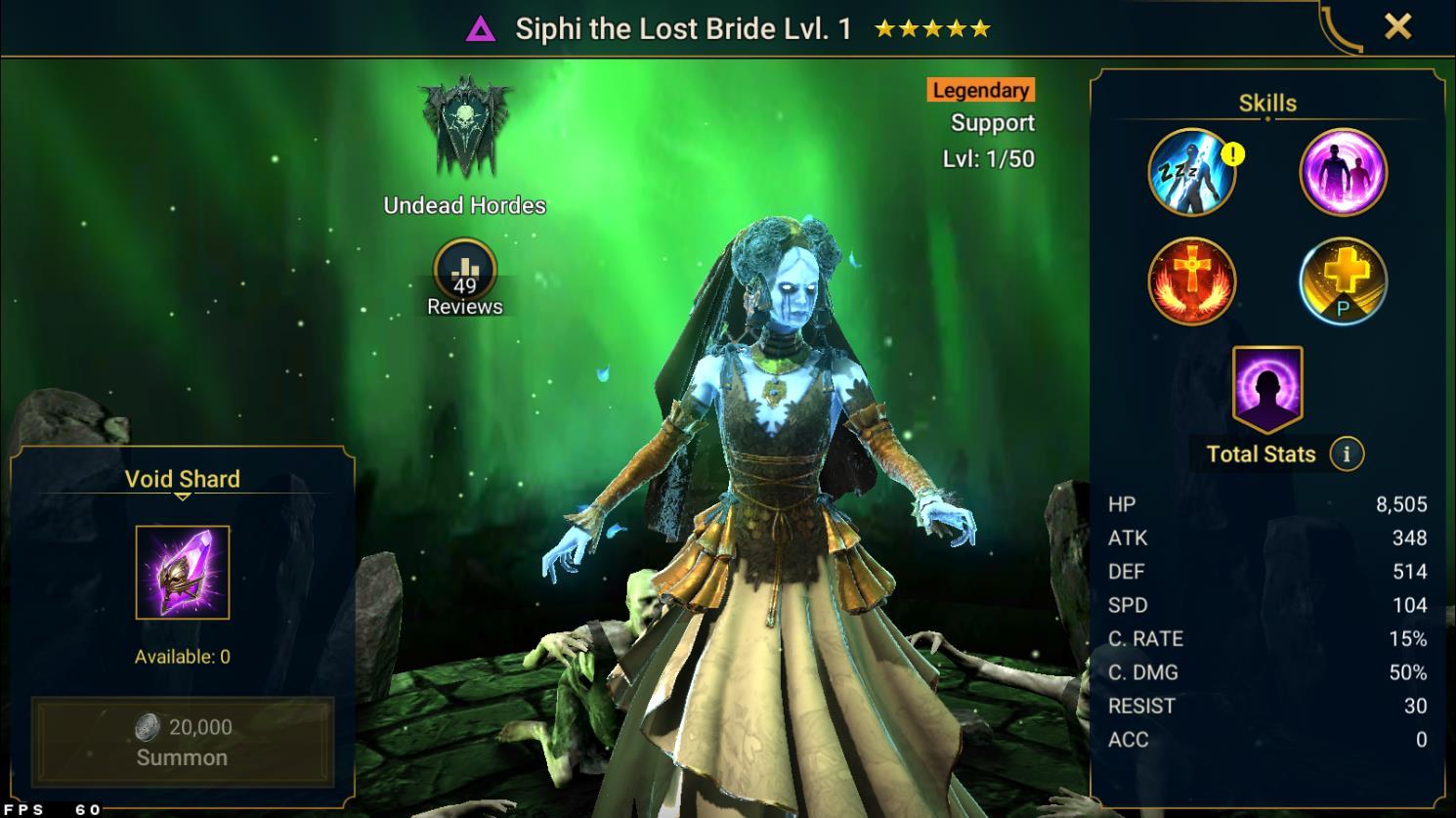
Task: Open the first skill with sleep effect
Action: (x=1190, y=172)
